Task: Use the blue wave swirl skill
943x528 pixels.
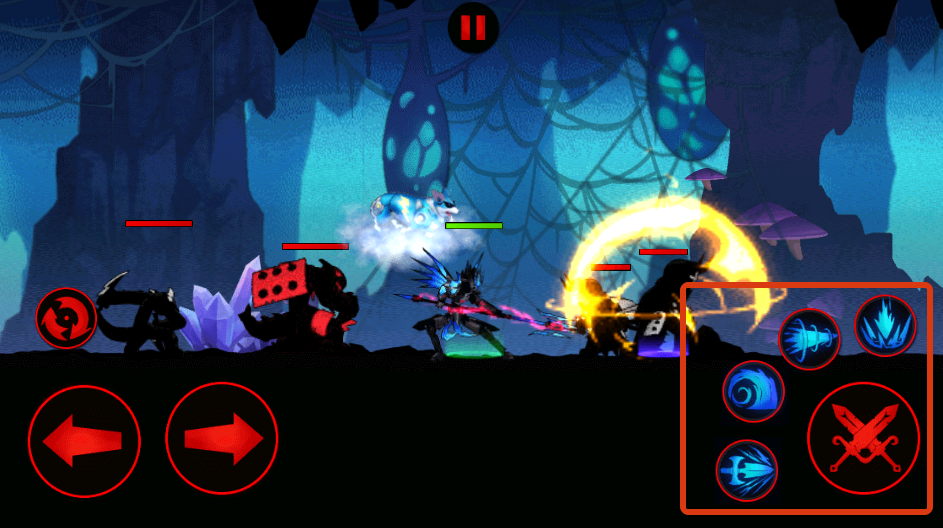Action: [753, 392]
